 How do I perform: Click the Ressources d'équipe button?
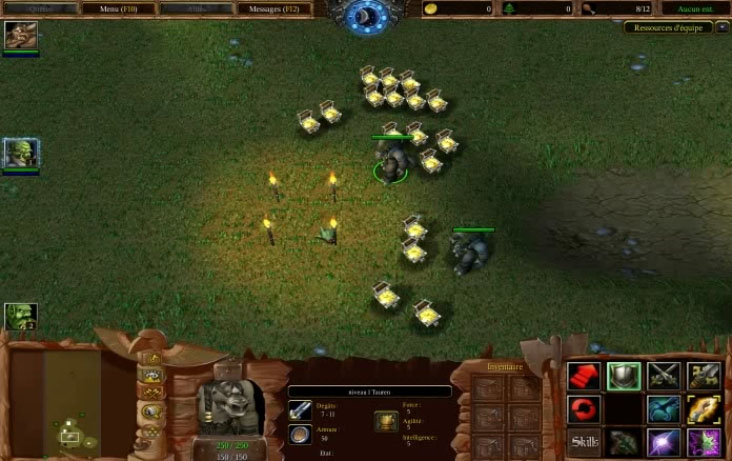pyautogui.click(x=669, y=27)
